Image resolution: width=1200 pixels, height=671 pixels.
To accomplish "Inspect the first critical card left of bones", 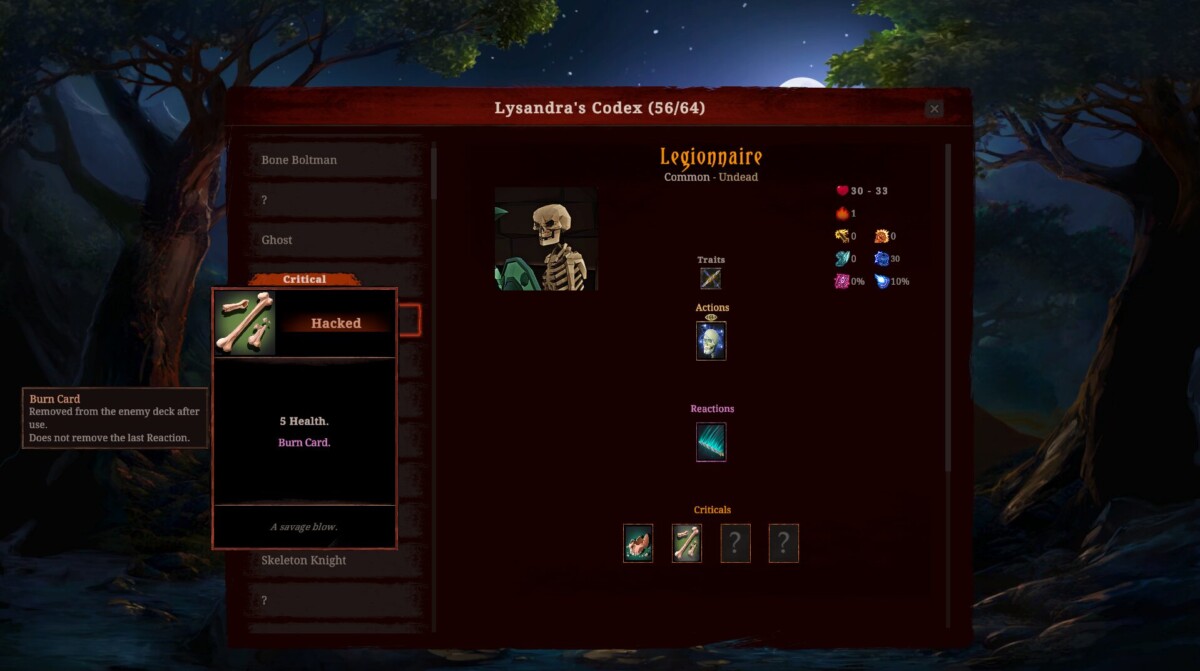I will pyautogui.click(x=638, y=543).
